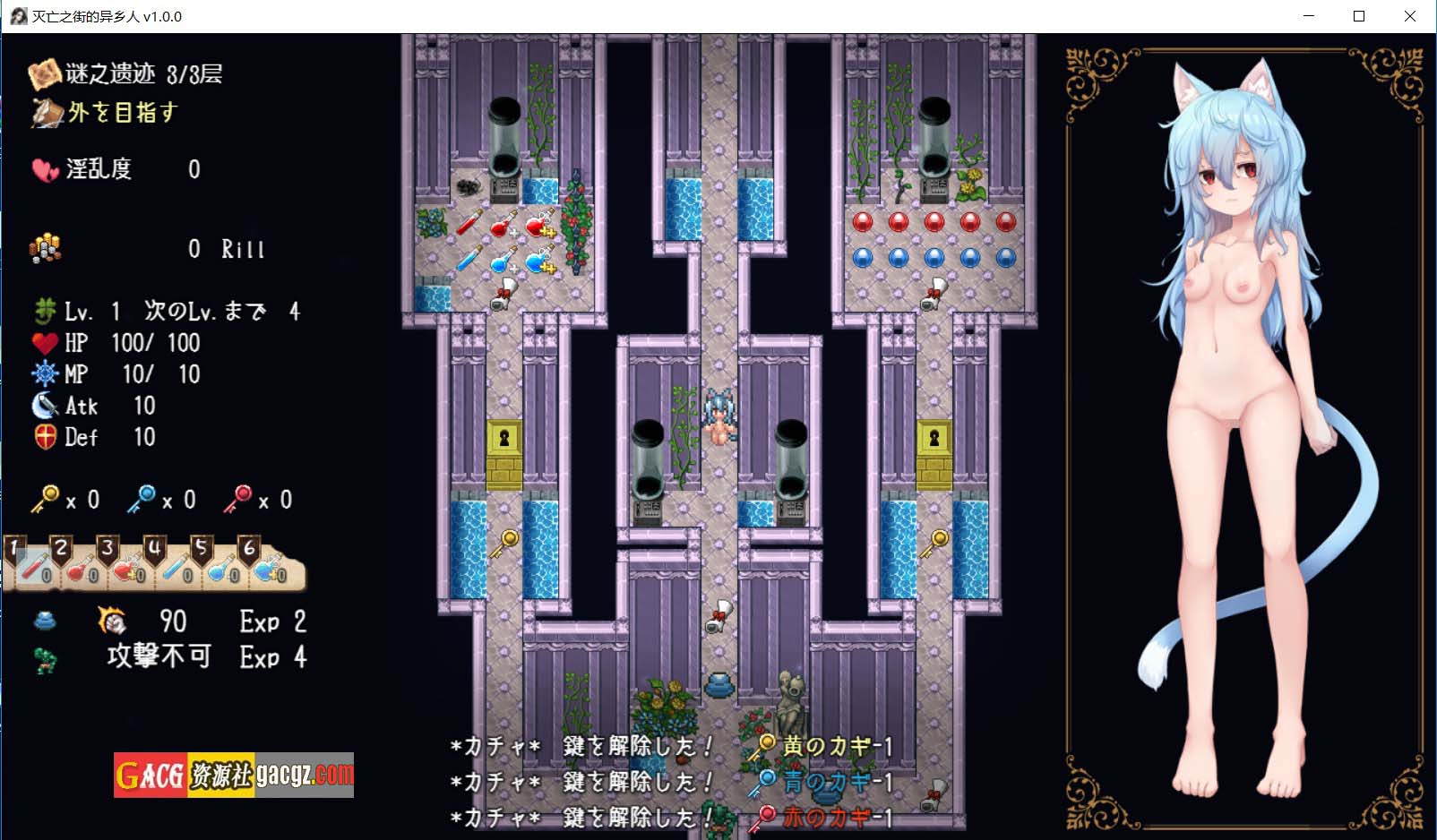Choose the blue vial in slot 4
Image resolution: width=1437 pixels, height=840 pixels.
pos(175,567)
